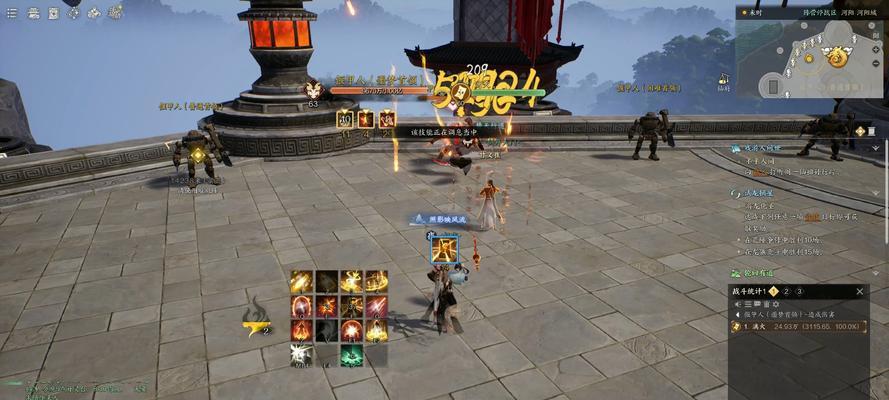Activate the flaming red orb skill
Screen dimensions: 889x400
coord(352,331)
